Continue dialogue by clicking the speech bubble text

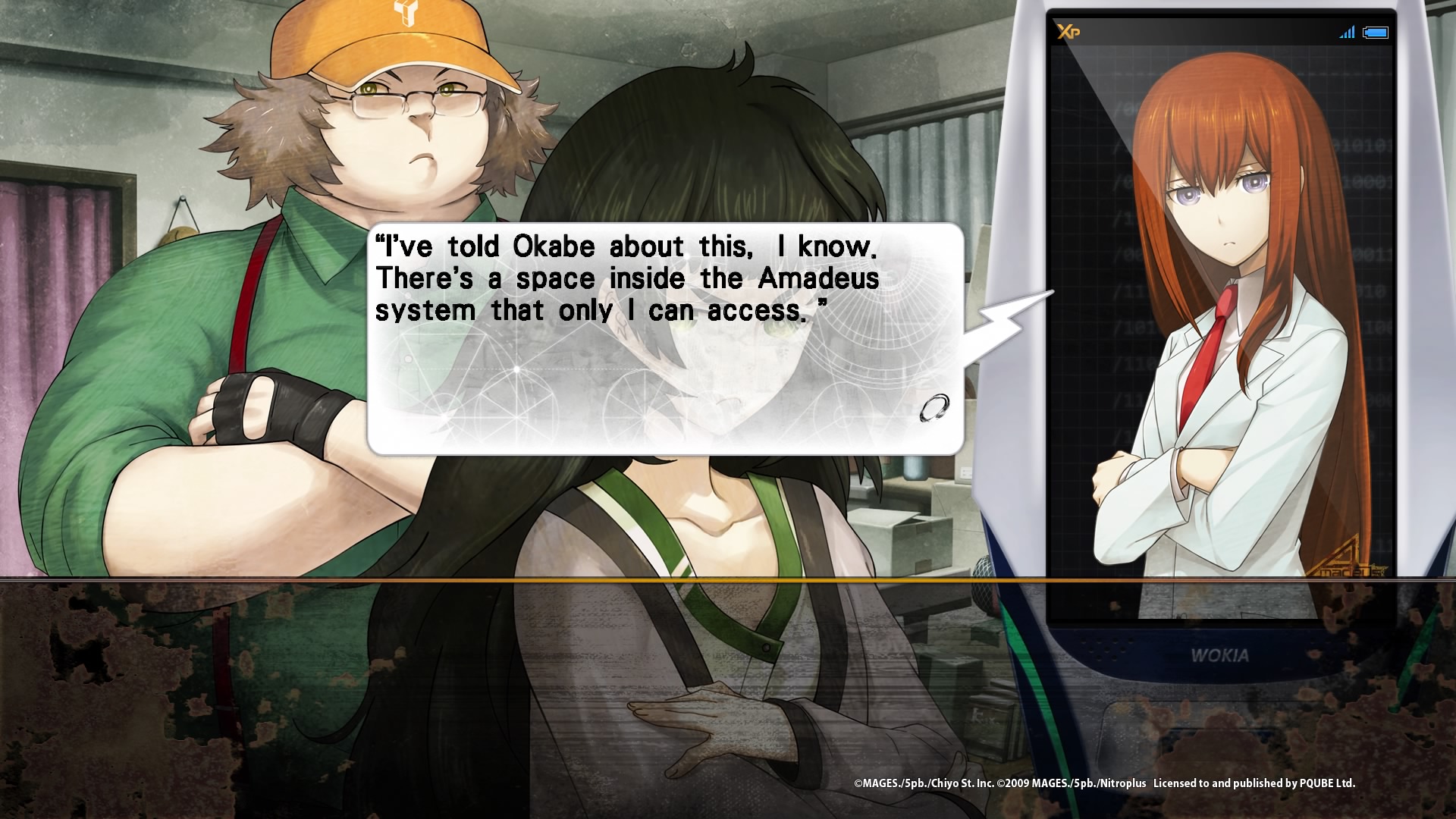626,278
